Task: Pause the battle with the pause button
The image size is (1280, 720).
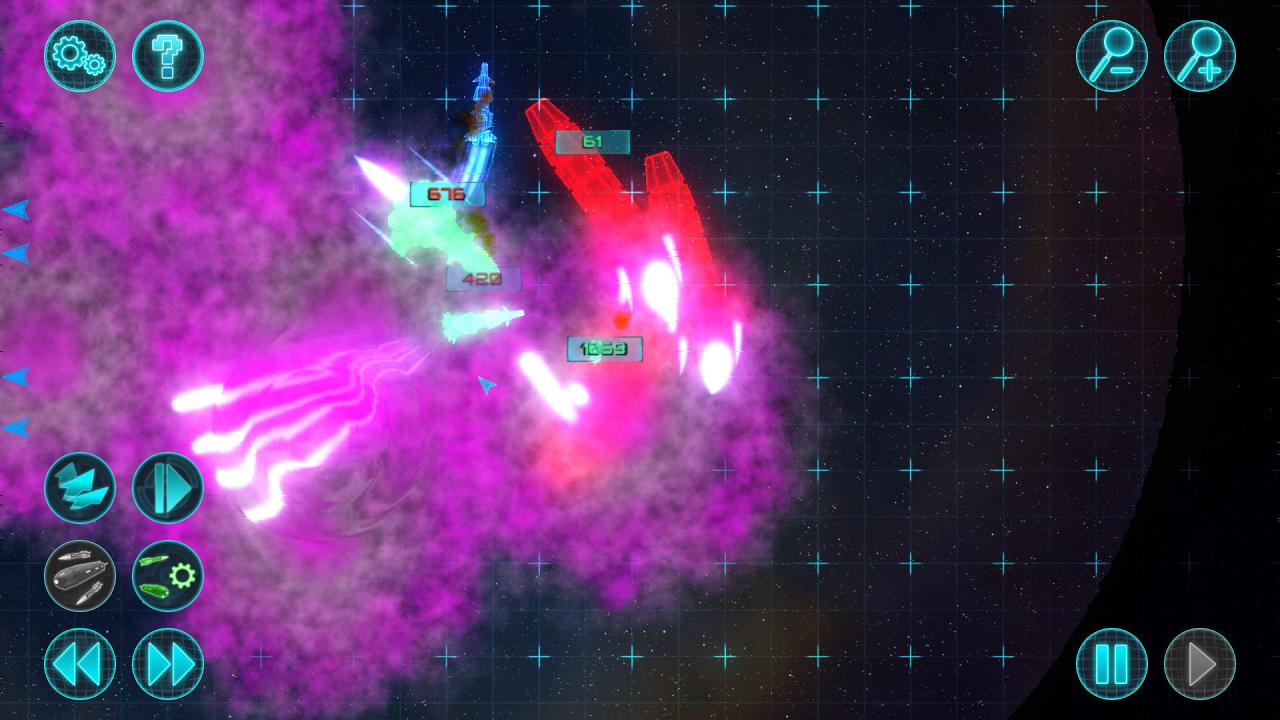Action: coord(1111,663)
